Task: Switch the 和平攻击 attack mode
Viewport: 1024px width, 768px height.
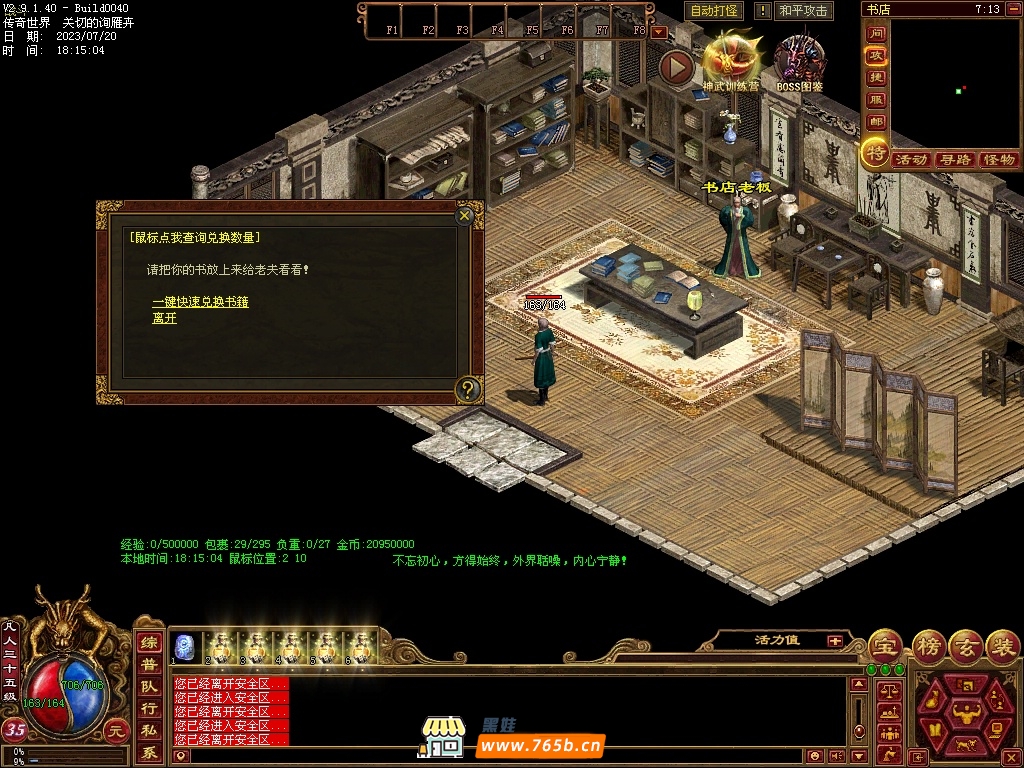Action: (803, 10)
